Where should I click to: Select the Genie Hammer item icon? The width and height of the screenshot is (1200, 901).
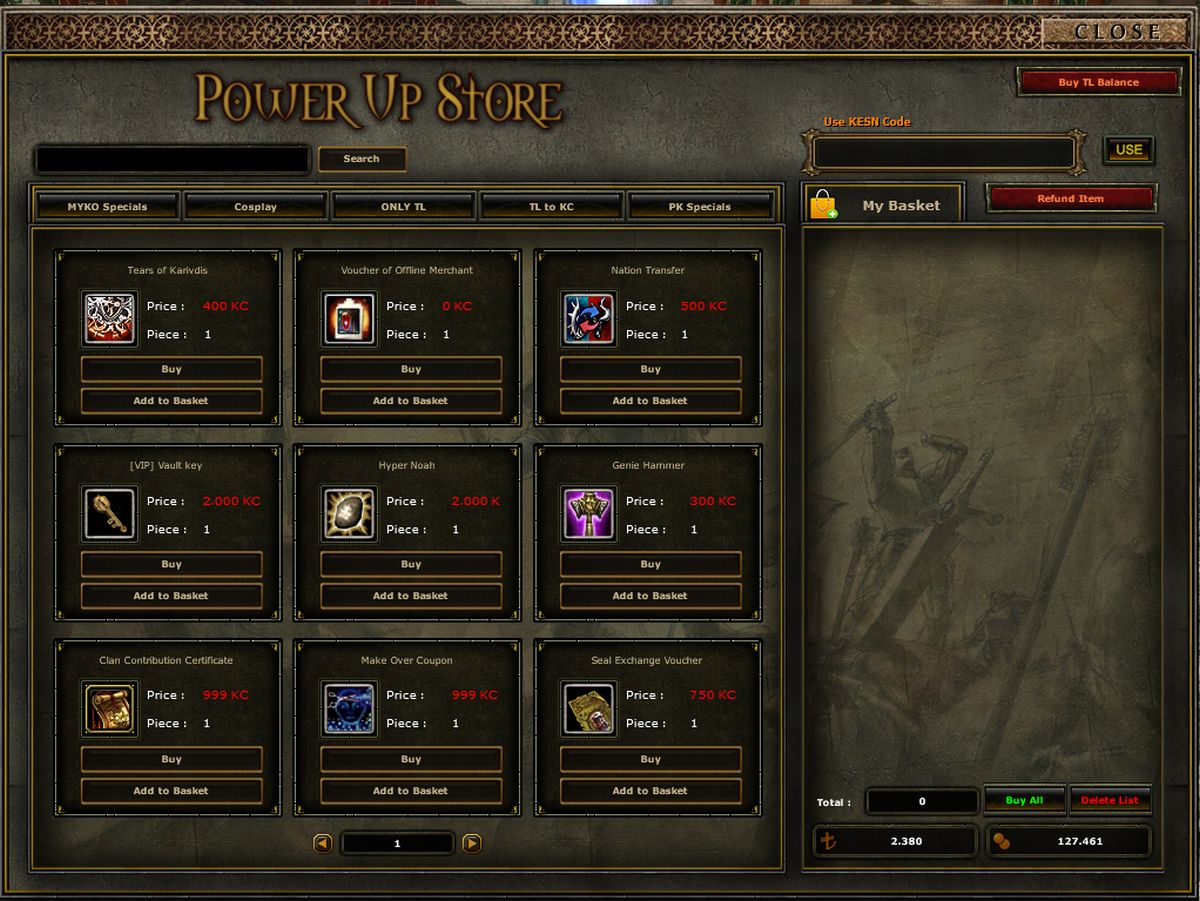[589, 514]
